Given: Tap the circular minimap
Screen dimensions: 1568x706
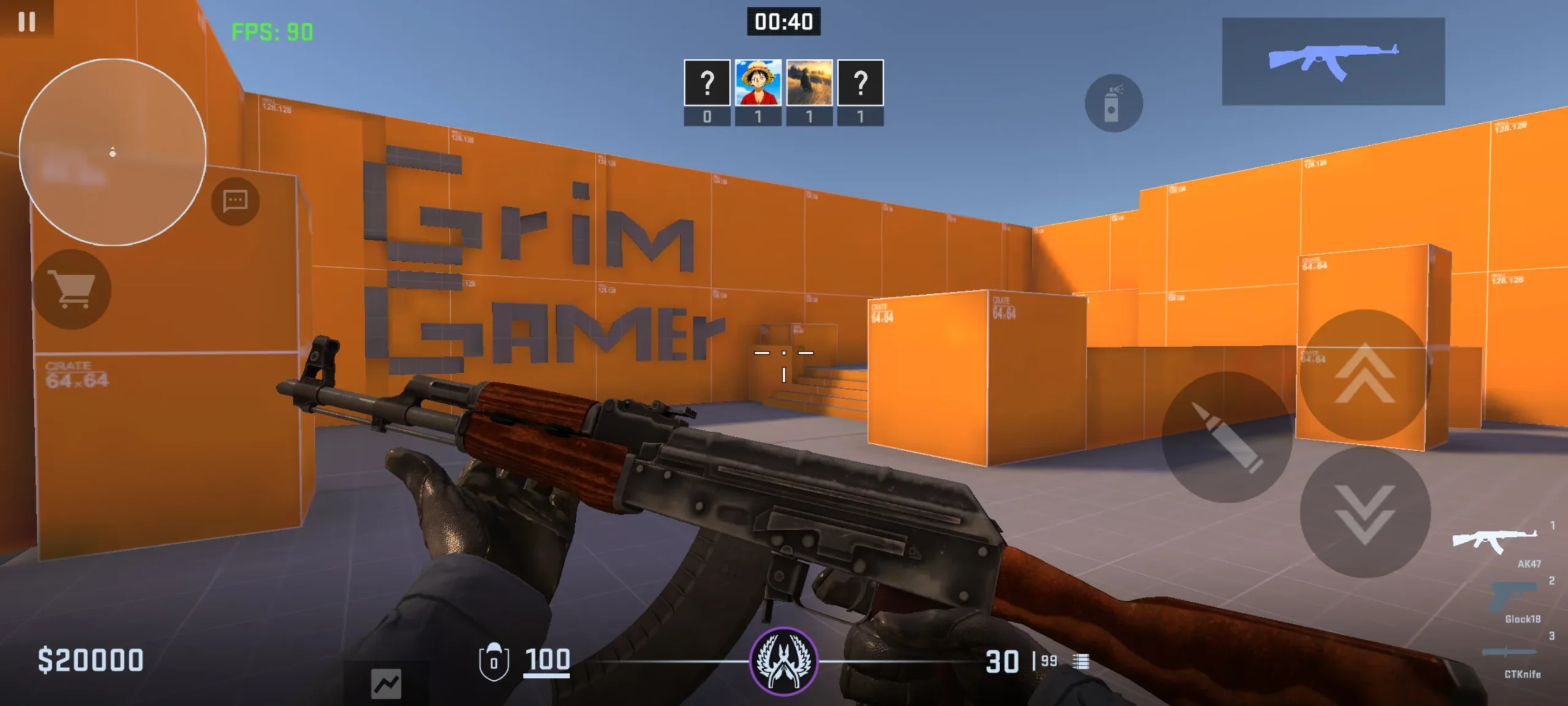Looking at the screenshot, I should tap(113, 152).
